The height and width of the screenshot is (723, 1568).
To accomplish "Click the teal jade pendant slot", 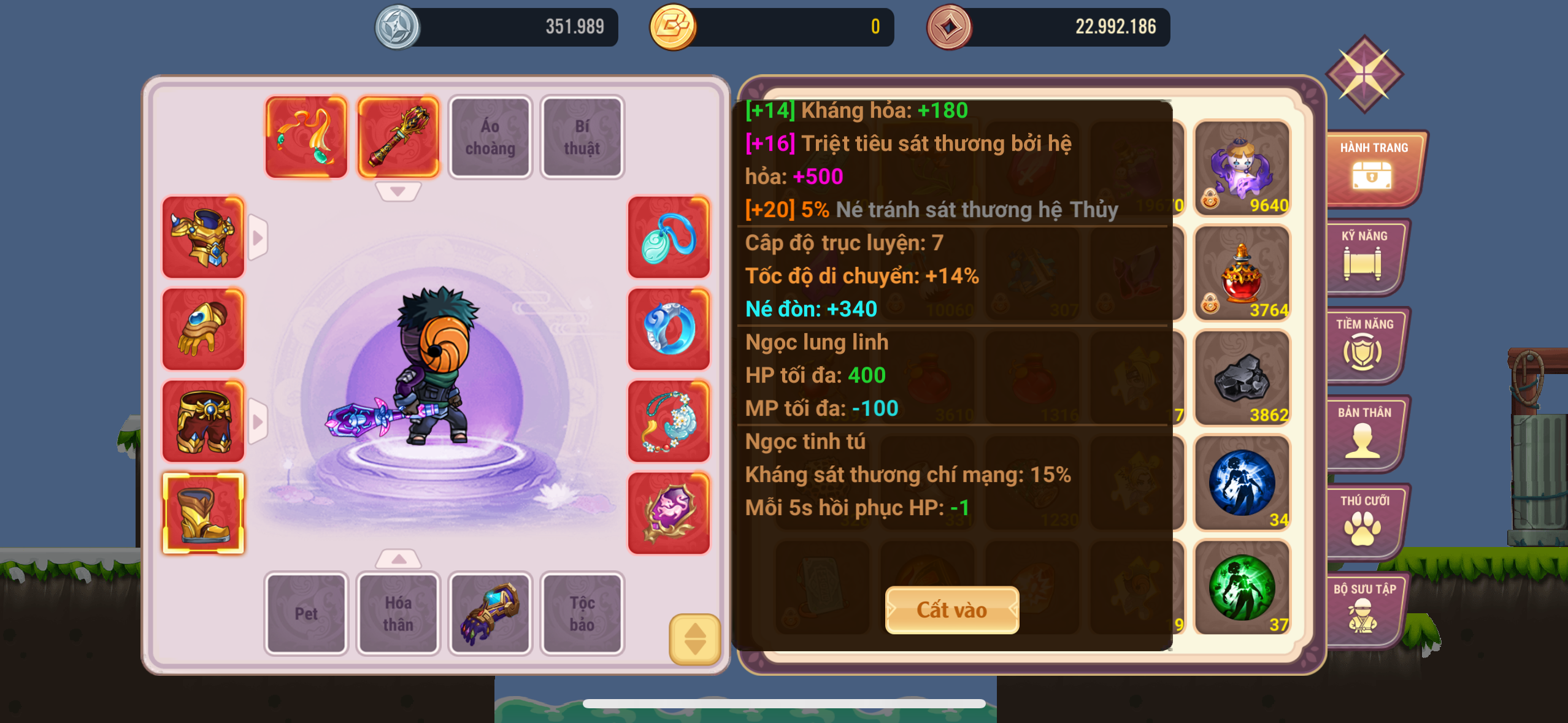I will point(669,237).
